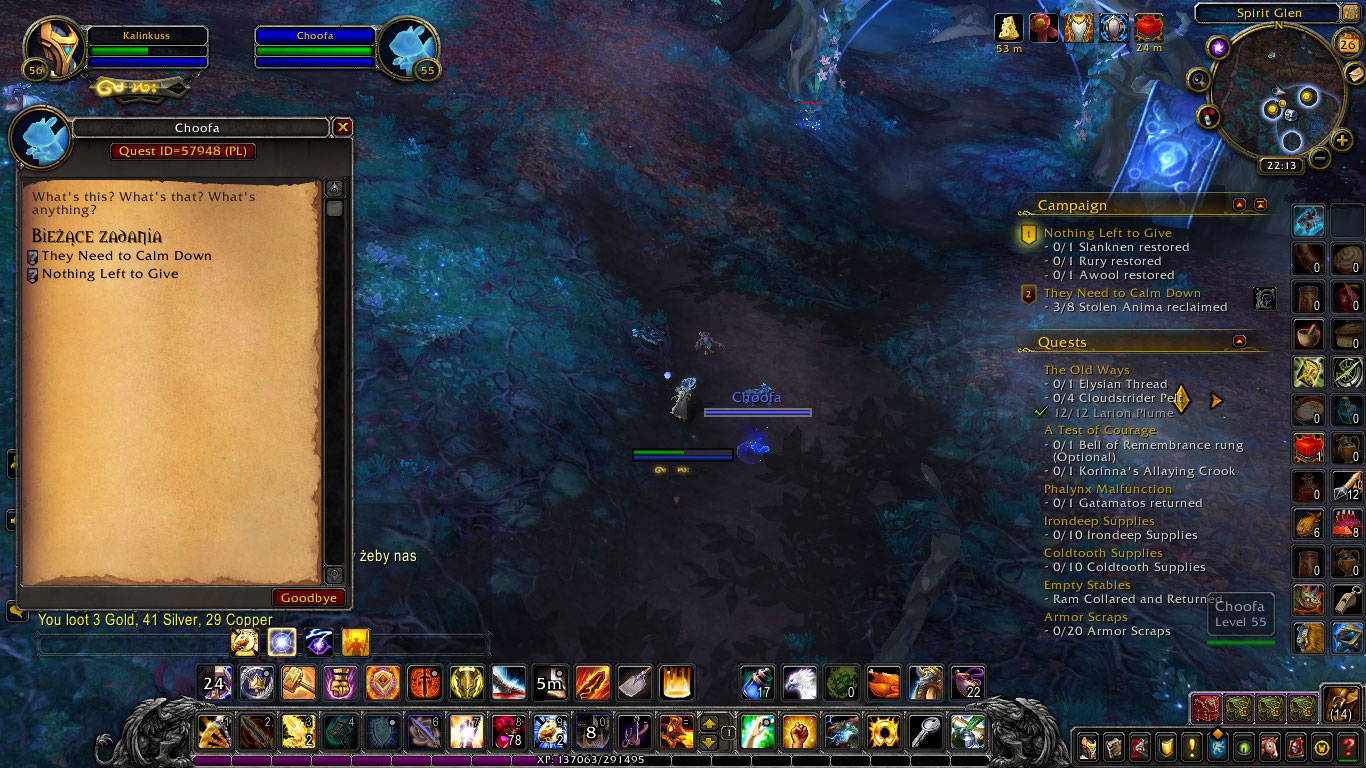The height and width of the screenshot is (768, 1366).
Task: Use the roast turkey food item
Action: pos(883,683)
